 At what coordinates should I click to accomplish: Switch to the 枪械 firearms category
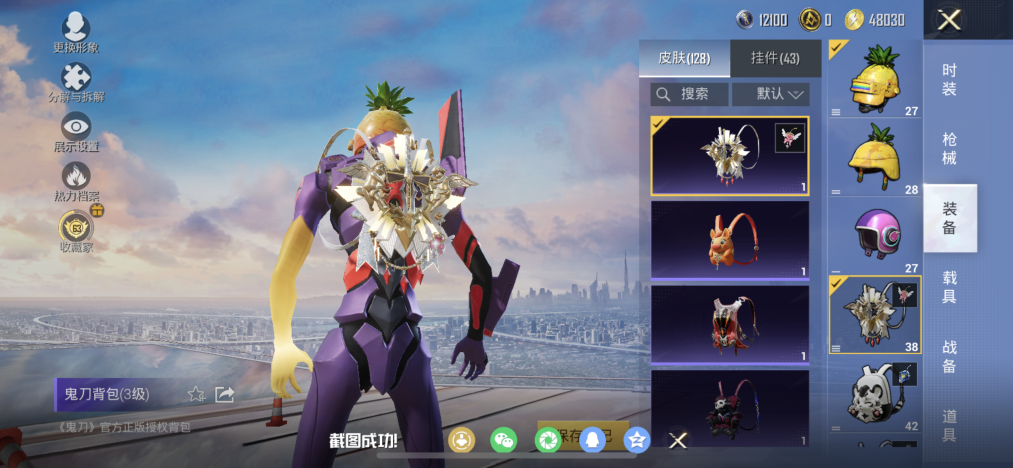coord(949,148)
